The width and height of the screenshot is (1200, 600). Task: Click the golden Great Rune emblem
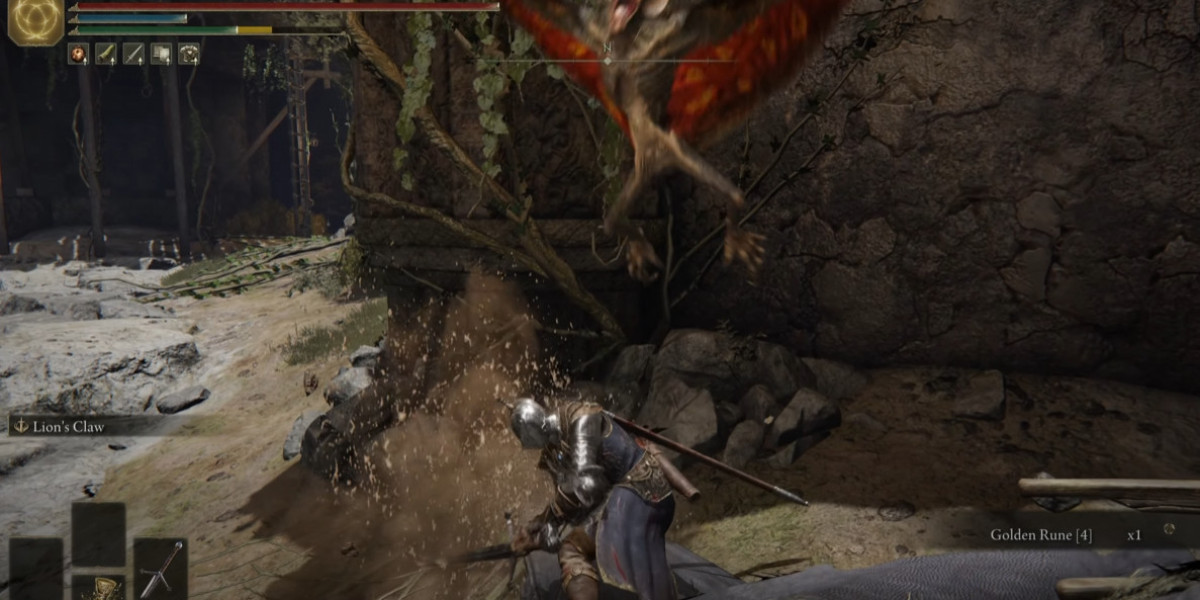click(36, 22)
